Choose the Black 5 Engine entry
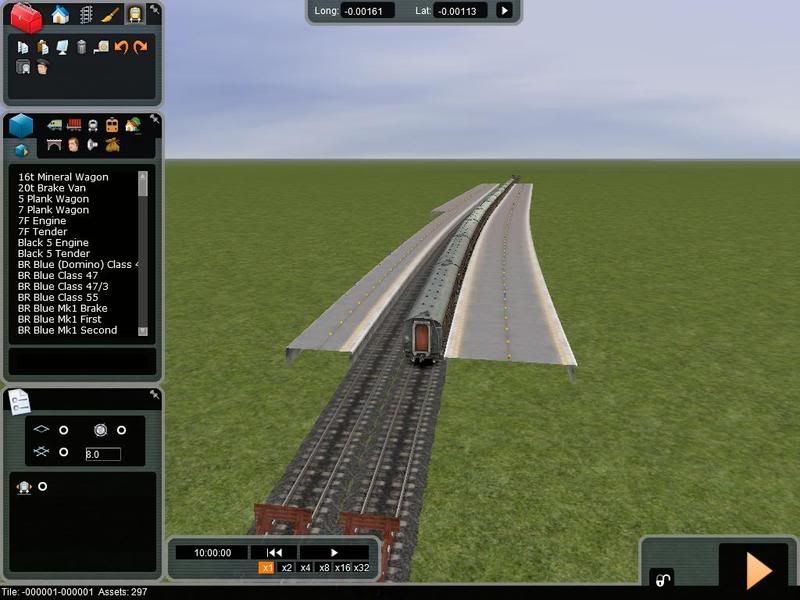This screenshot has height=600, width=800. [53, 243]
